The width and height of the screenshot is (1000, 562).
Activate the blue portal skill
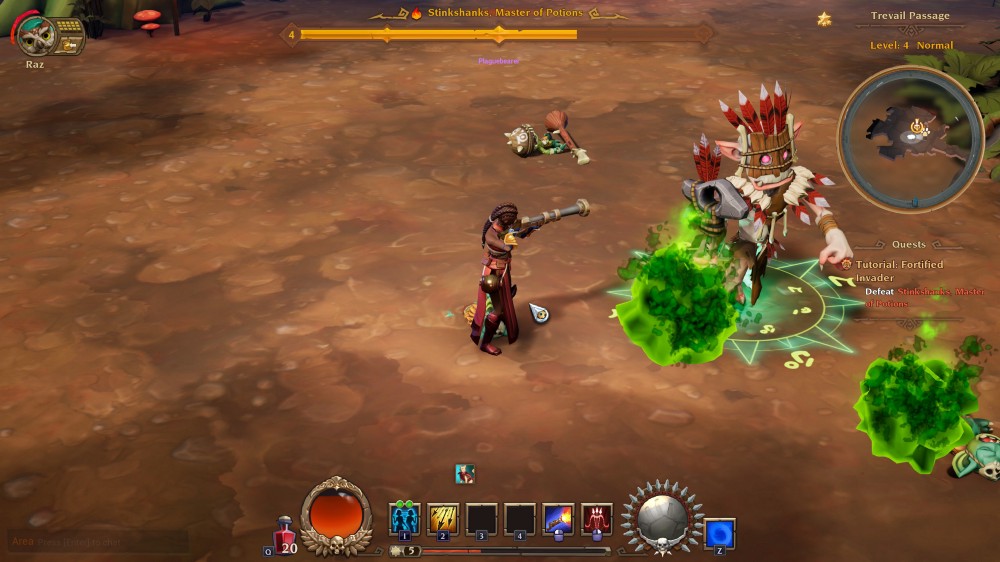tap(720, 533)
